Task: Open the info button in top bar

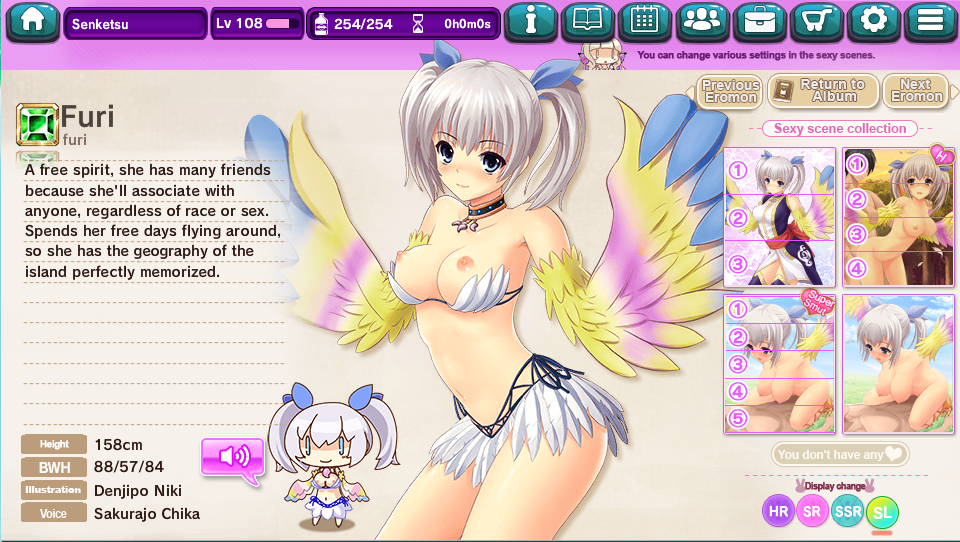Action: (x=529, y=21)
